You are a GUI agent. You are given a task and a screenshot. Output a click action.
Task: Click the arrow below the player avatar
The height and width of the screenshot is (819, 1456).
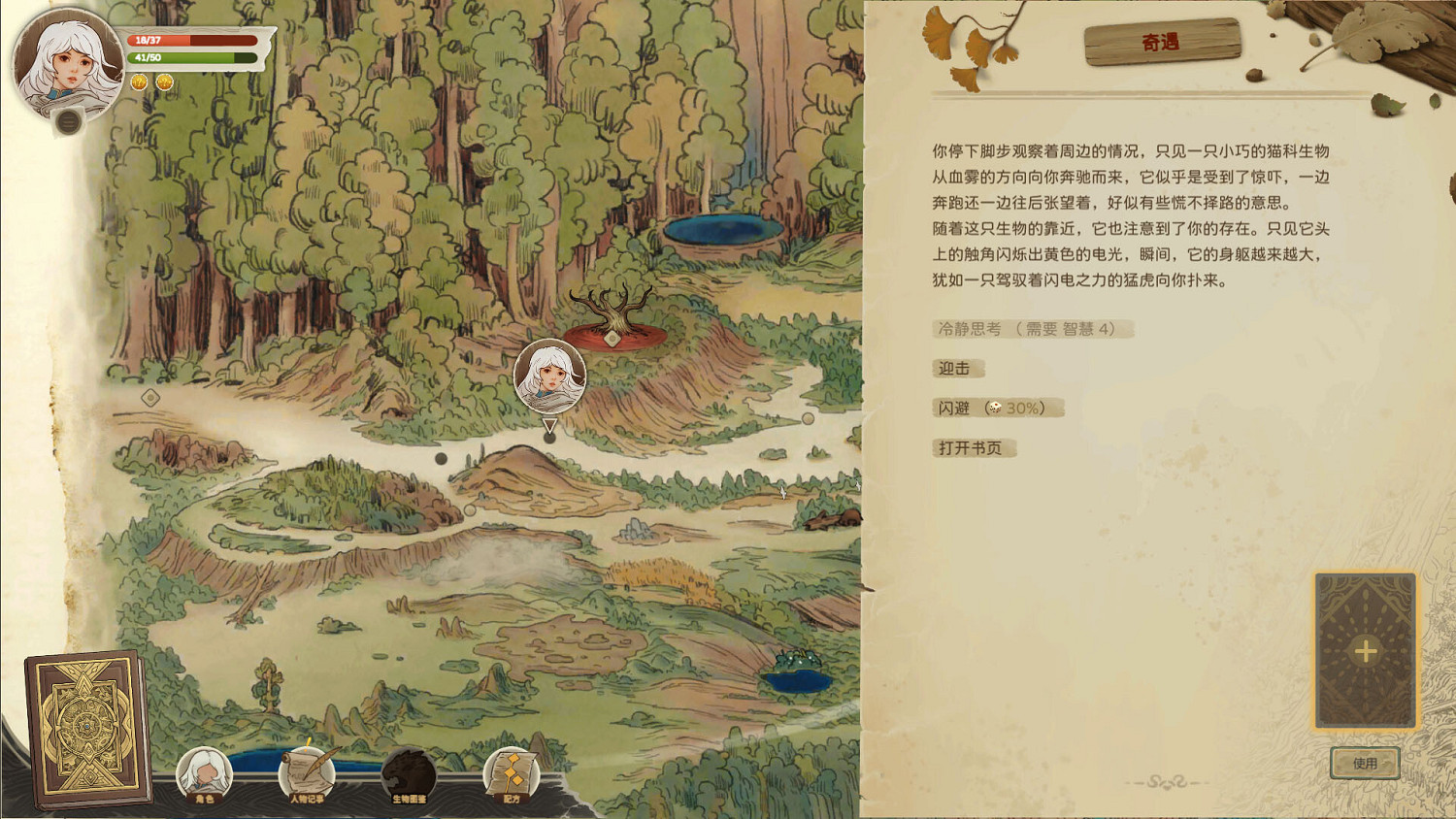(x=550, y=425)
